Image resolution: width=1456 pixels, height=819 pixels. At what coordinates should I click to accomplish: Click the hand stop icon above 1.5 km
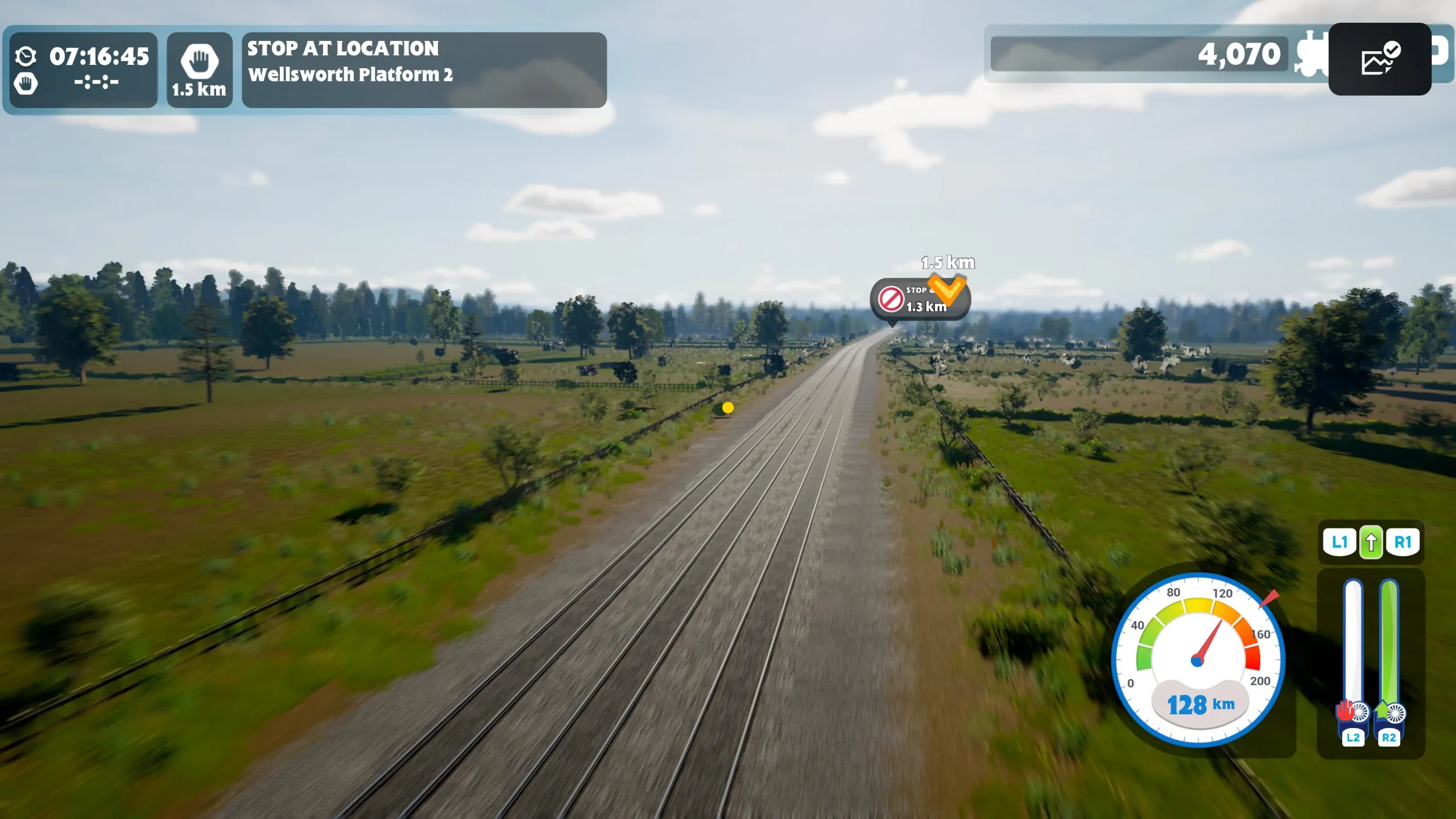point(199,61)
